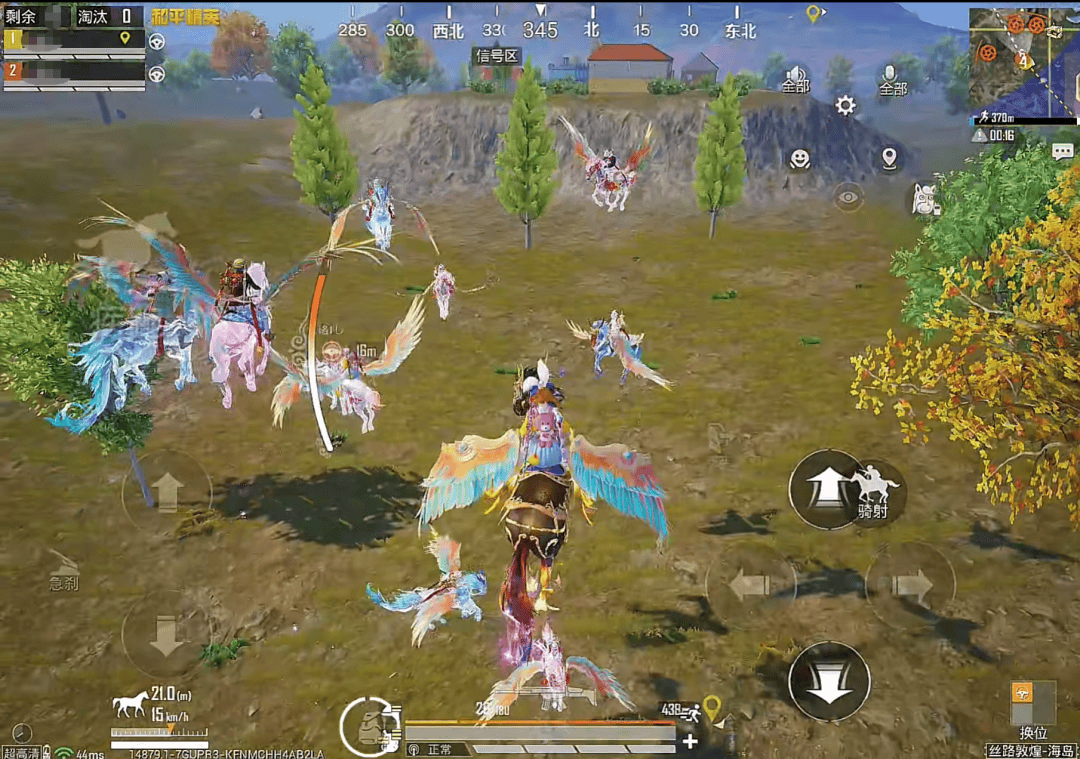Tap the large white up-arrow button
Screen dimensions: 1080x759
click(x=825, y=490)
